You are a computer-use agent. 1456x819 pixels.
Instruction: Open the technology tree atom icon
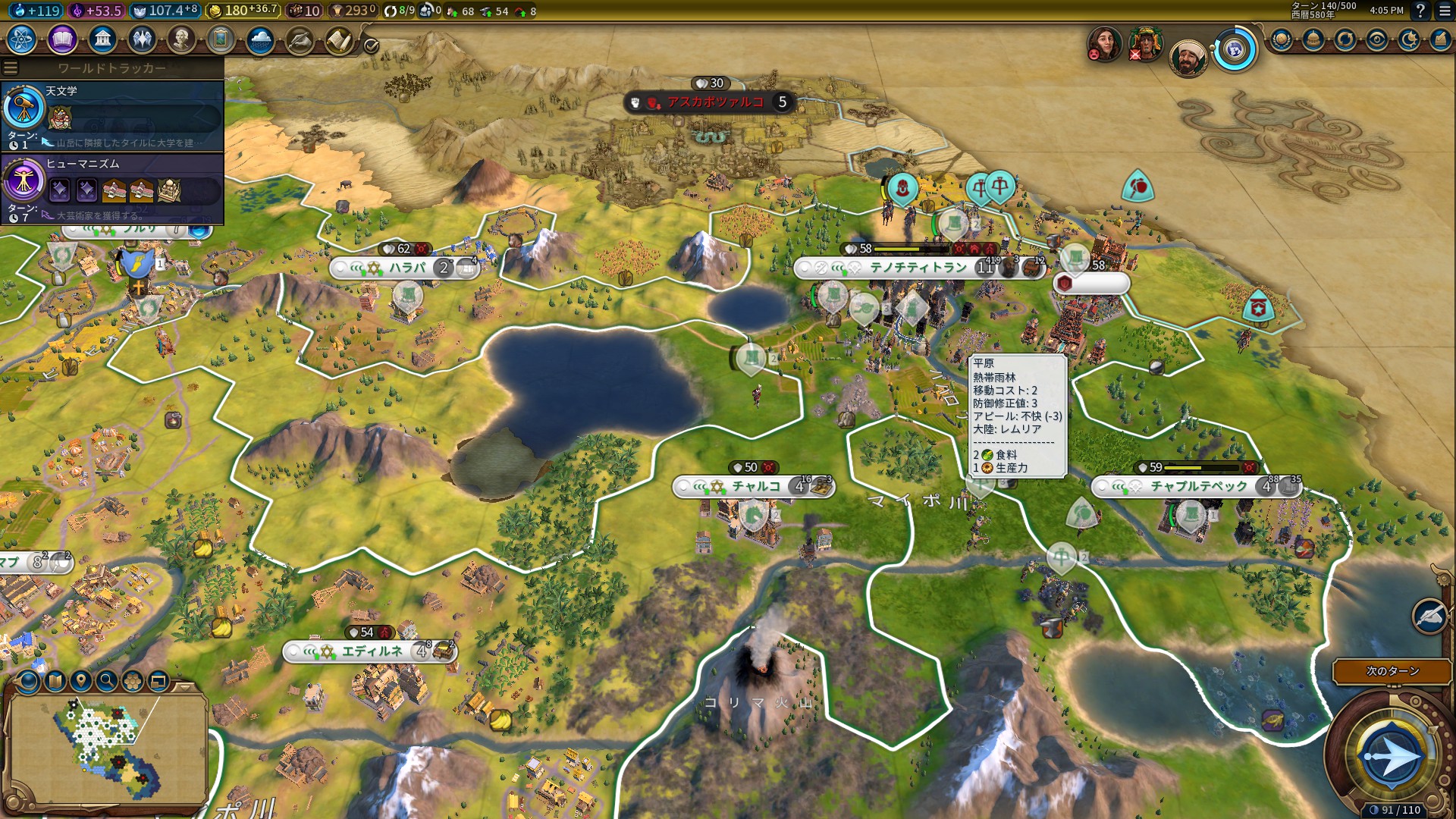tap(22, 39)
